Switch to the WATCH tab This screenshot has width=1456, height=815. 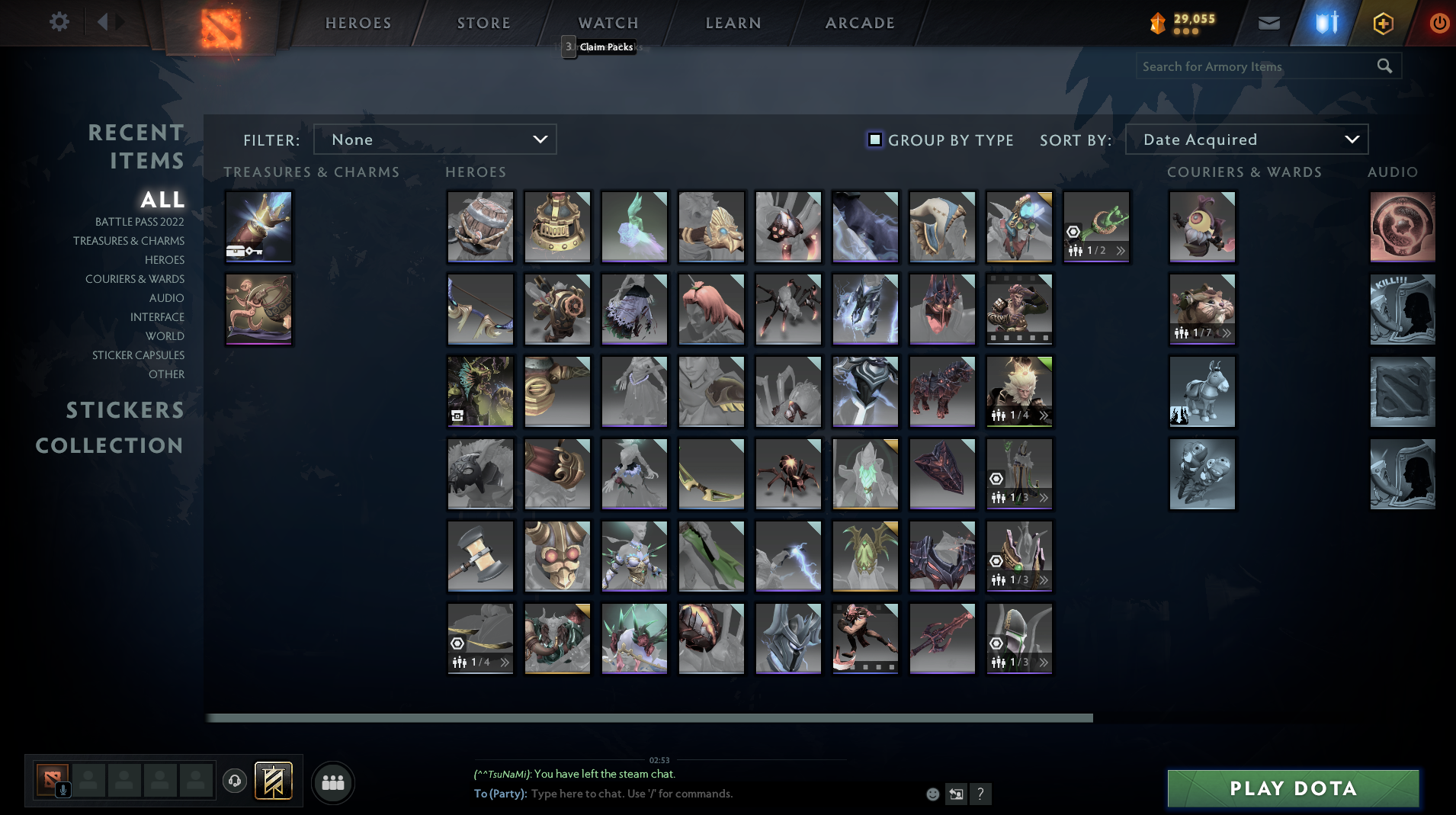[608, 22]
